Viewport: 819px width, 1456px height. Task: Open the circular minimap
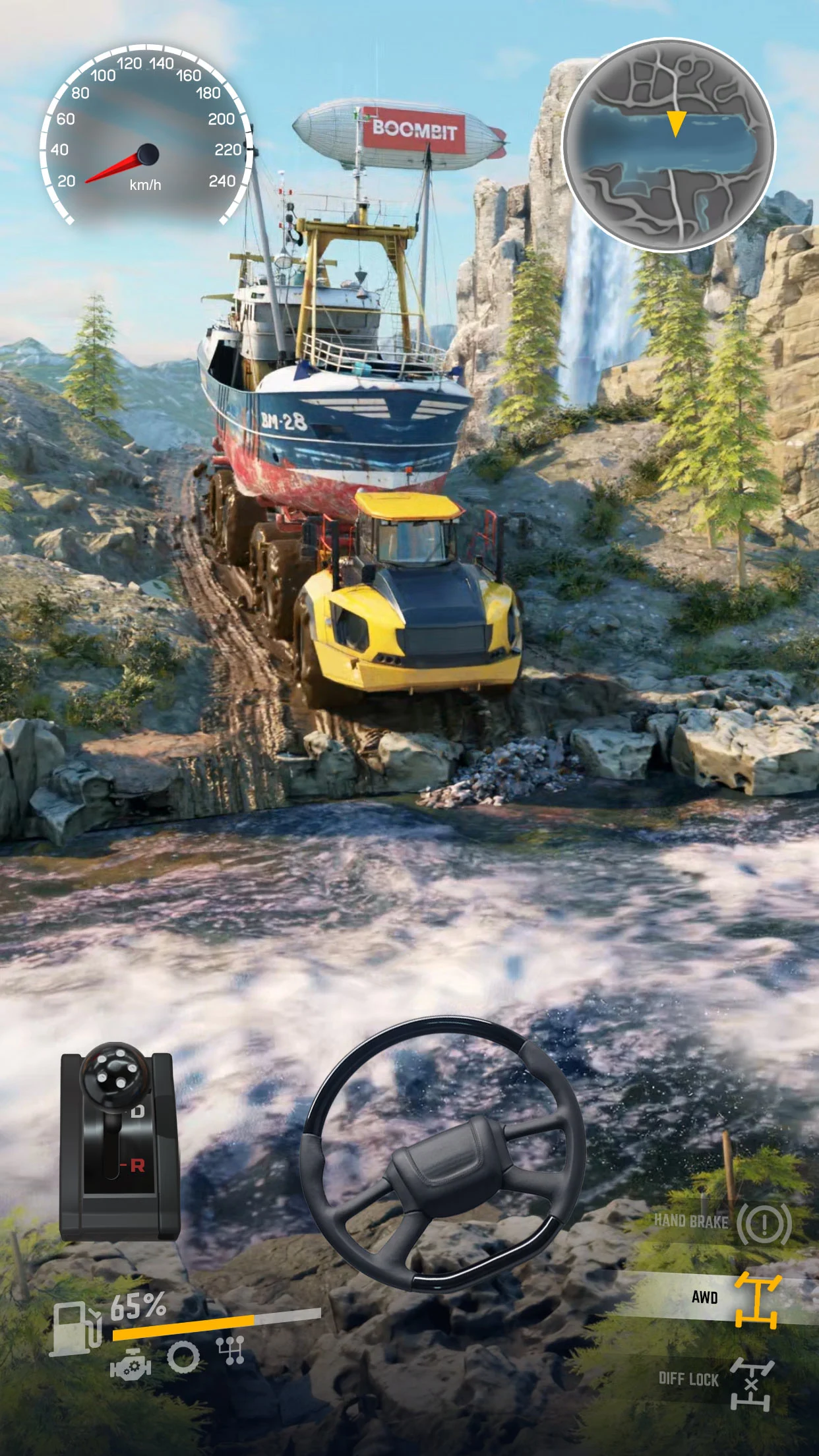pos(669,145)
